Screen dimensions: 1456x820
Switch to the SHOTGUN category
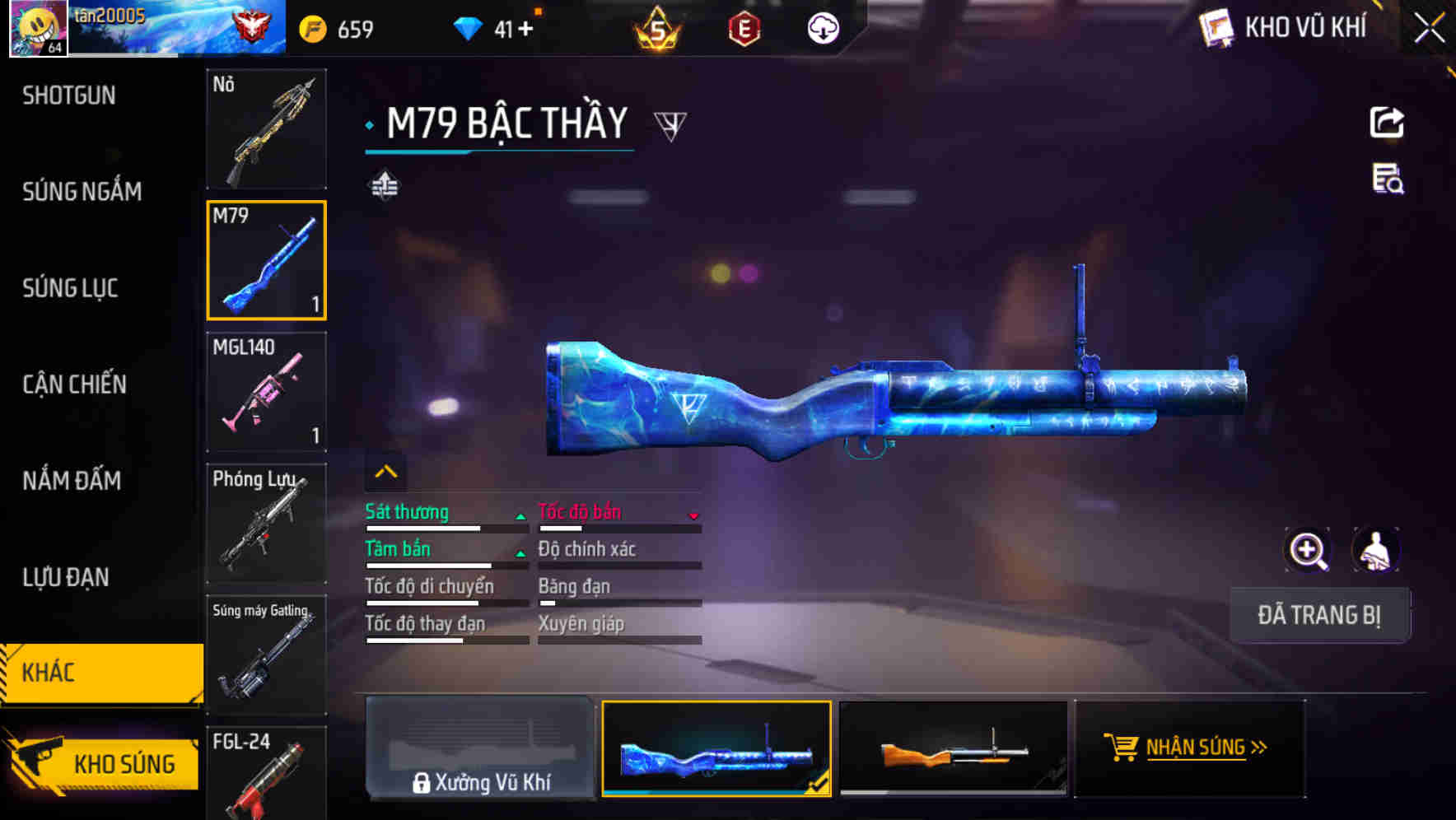click(x=69, y=96)
